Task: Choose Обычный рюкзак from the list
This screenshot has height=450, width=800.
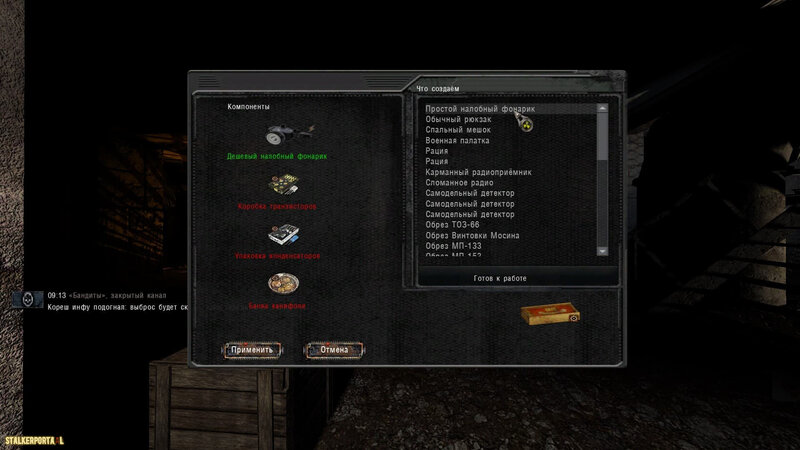Action: tap(462, 119)
